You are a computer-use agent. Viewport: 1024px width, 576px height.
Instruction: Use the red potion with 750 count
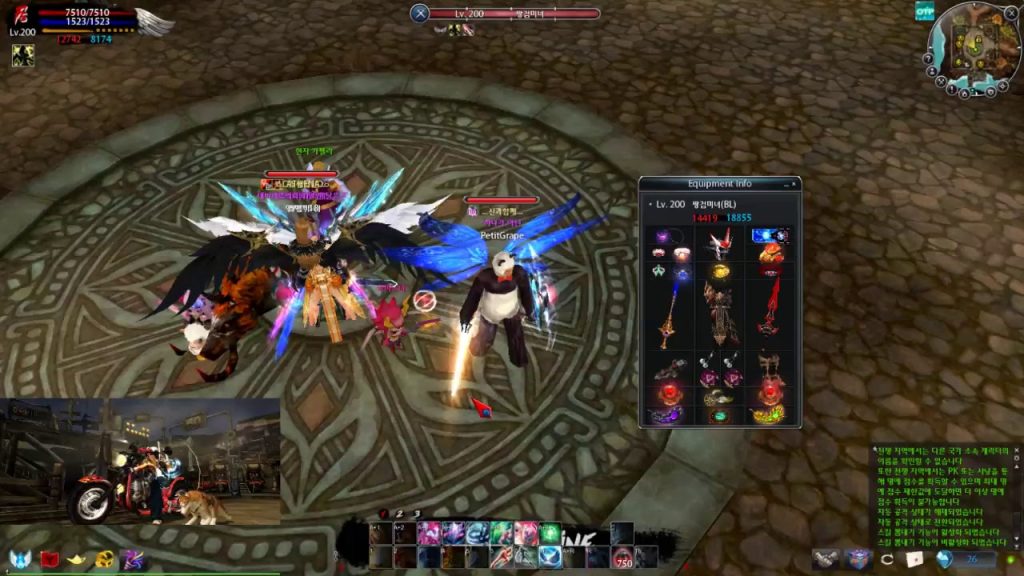point(622,557)
